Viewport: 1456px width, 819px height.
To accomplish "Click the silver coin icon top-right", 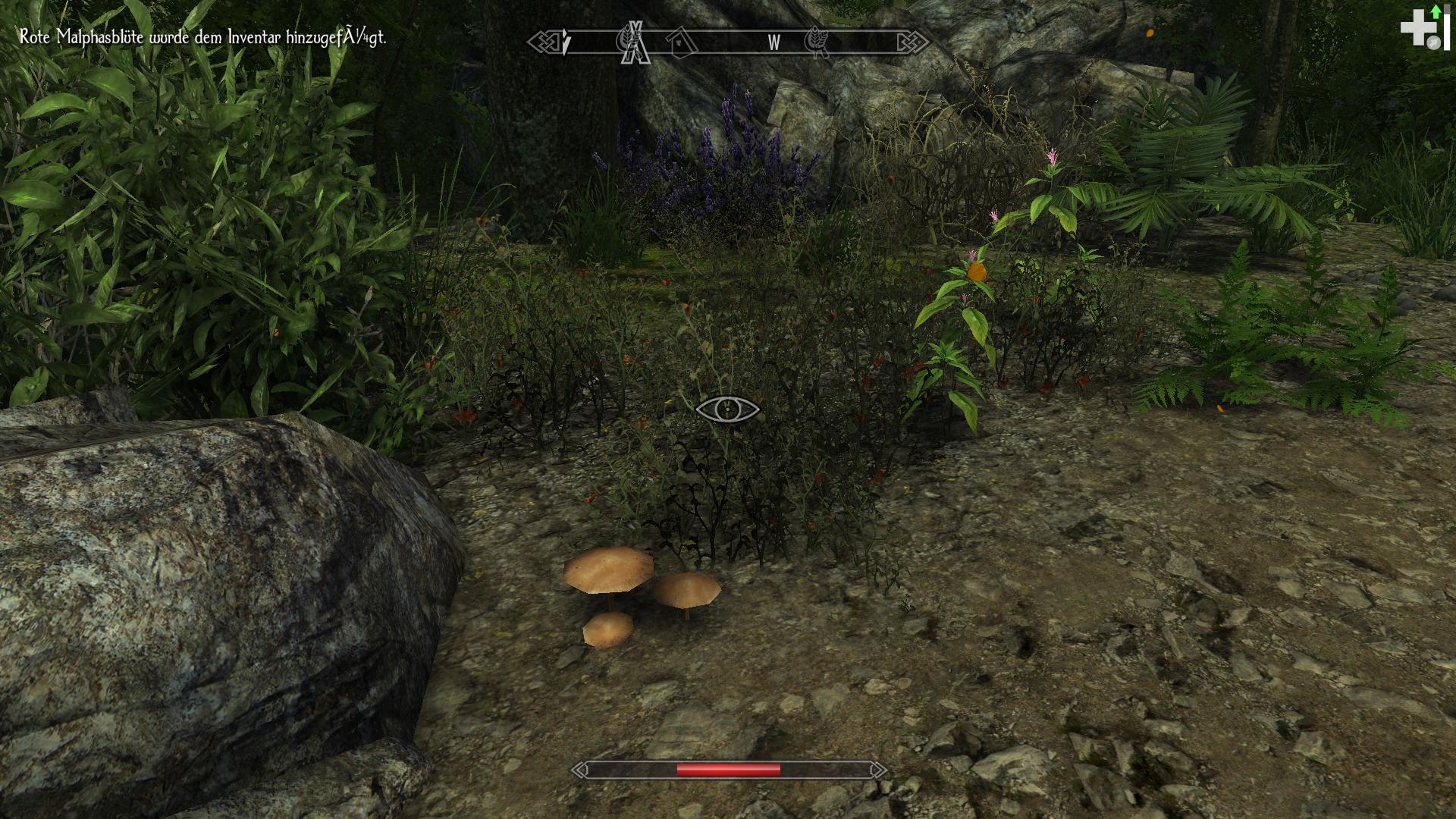I will (1434, 42).
